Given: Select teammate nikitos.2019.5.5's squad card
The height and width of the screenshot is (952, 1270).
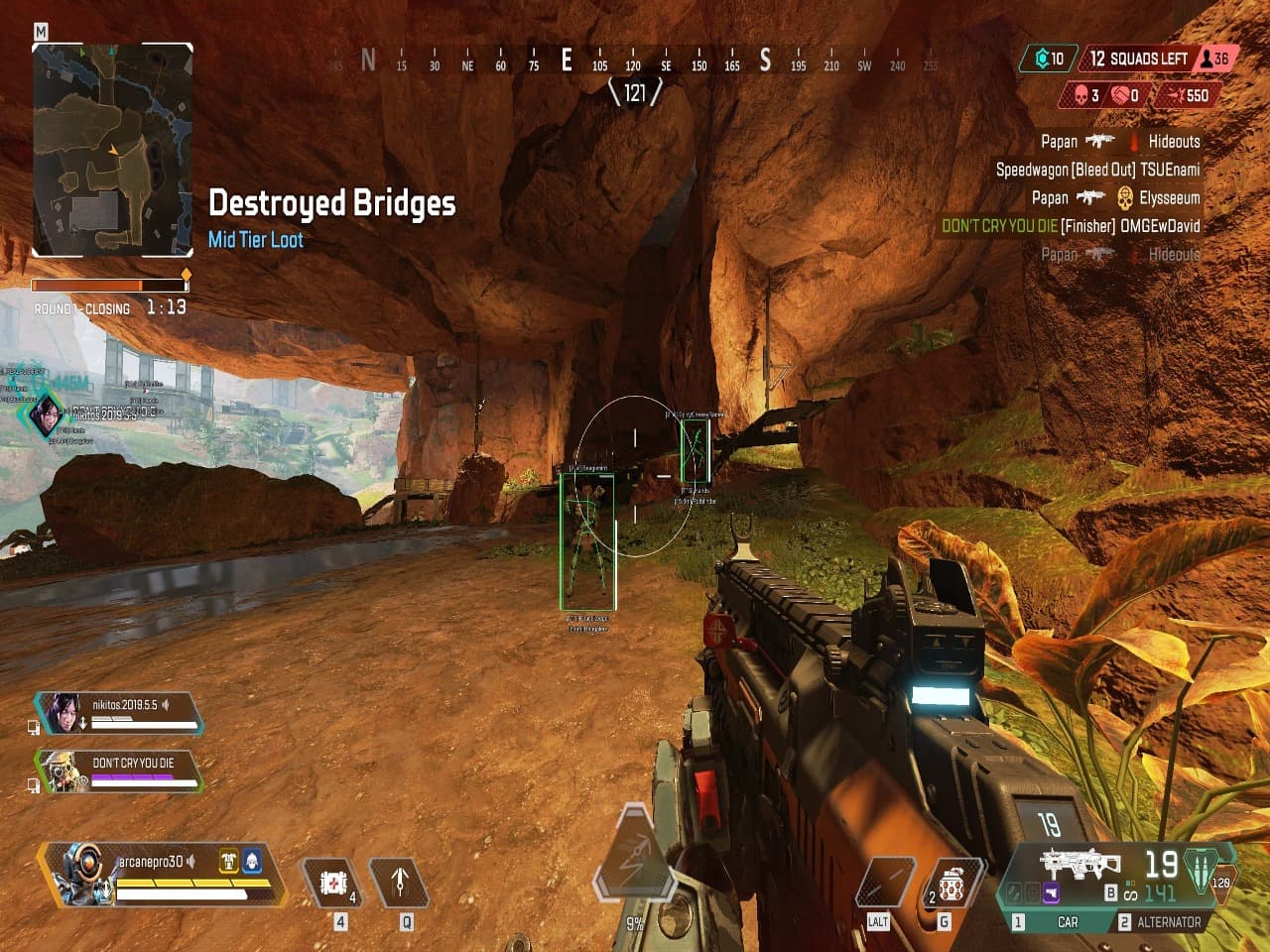Looking at the screenshot, I should (x=119, y=713).
